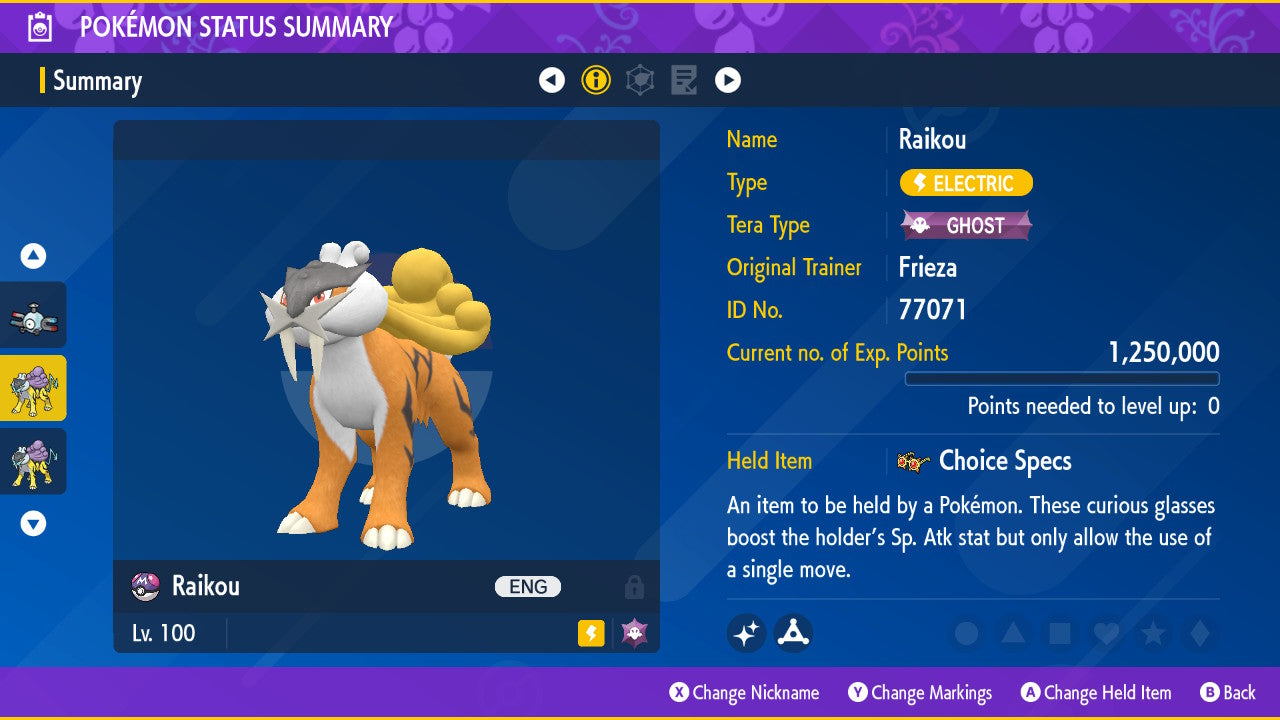This screenshot has height=720, width=1280.
Task: Toggle the heart marking
Action: click(x=1105, y=633)
